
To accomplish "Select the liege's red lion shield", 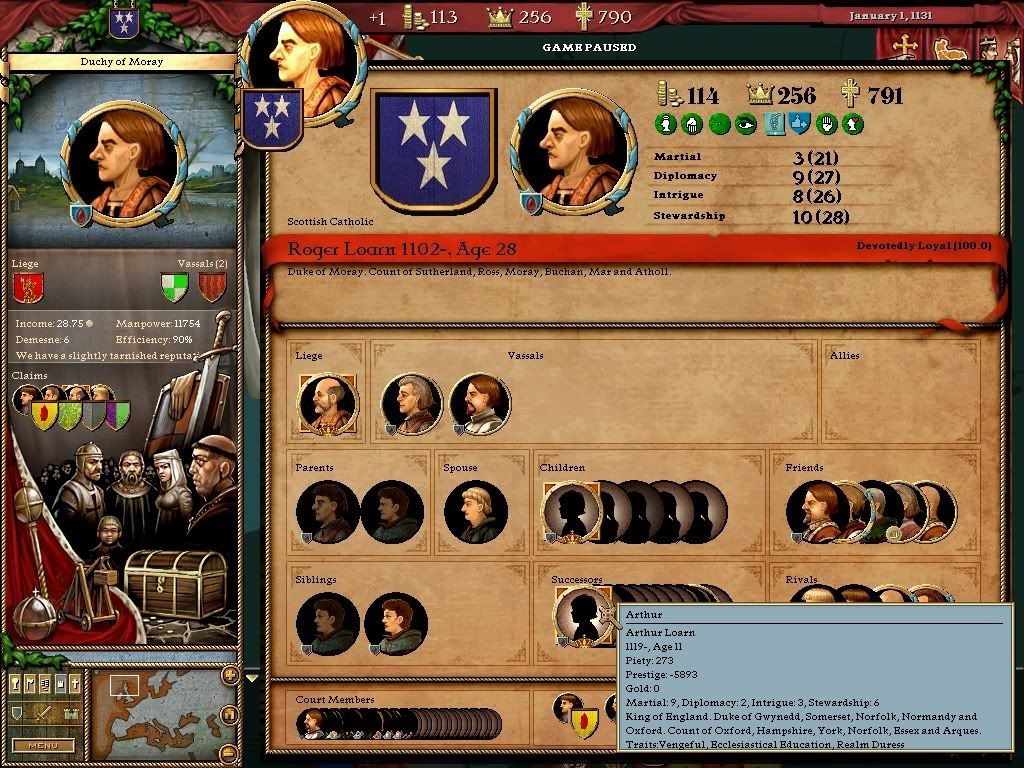I will pos(27,288).
